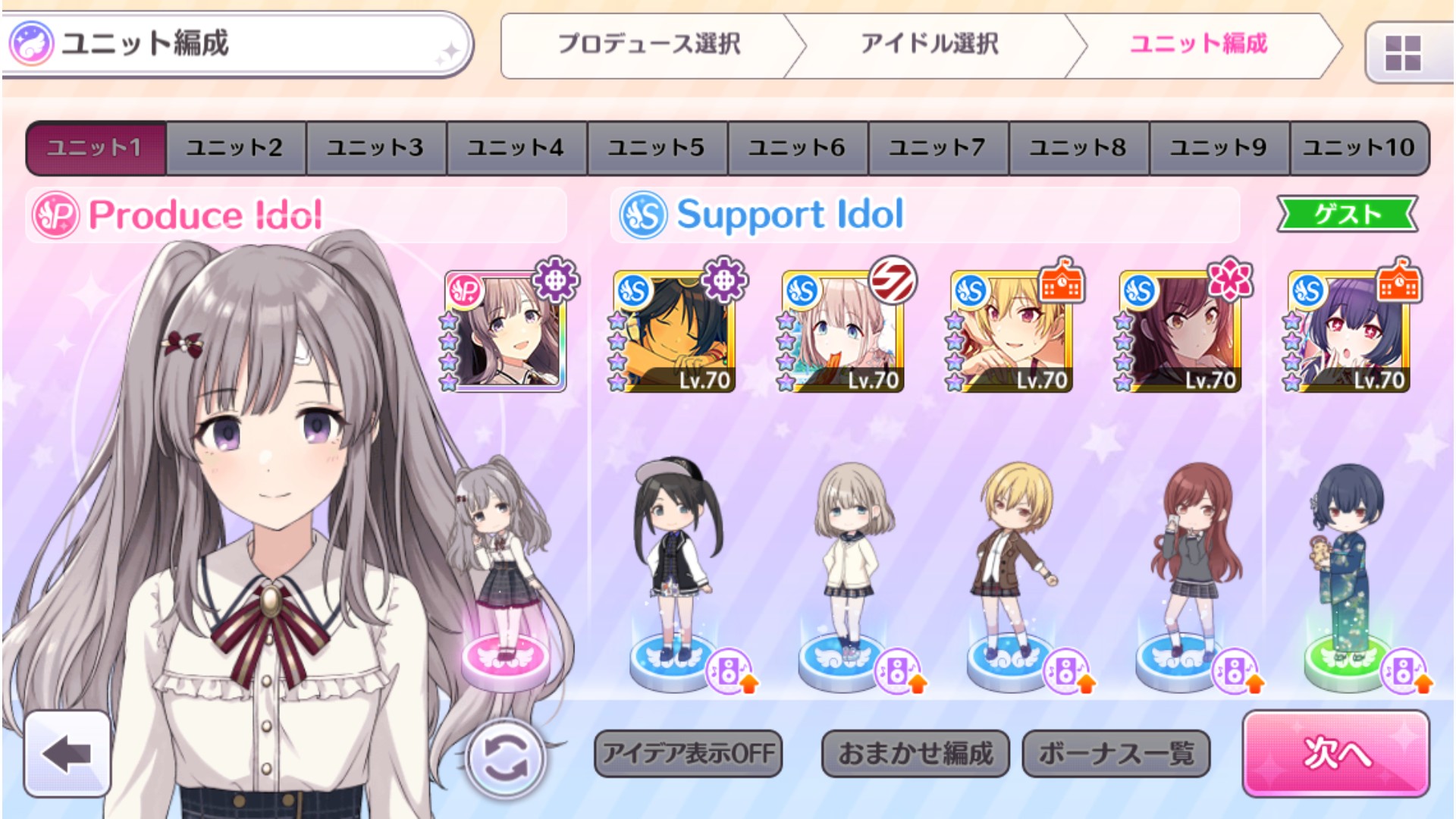Select the Produce Idol card thumbnail
The width and height of the screenshot is (1456, 819).
[504, 332]
